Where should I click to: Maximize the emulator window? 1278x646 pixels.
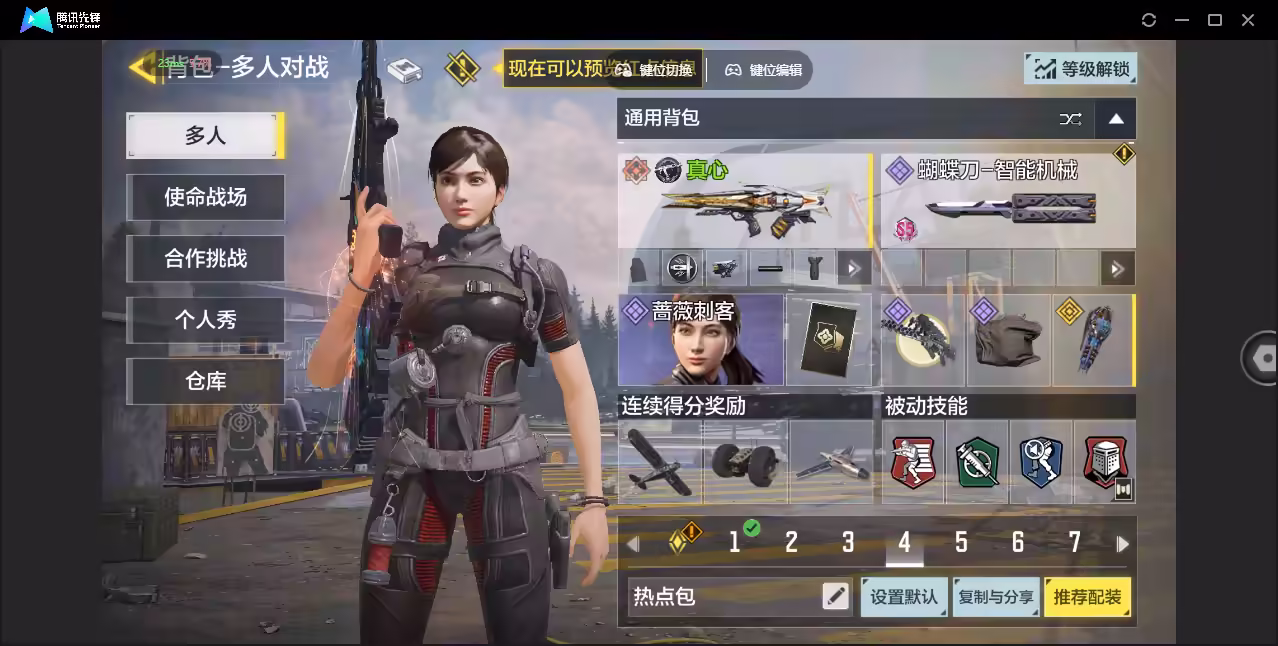(1215, 20)
